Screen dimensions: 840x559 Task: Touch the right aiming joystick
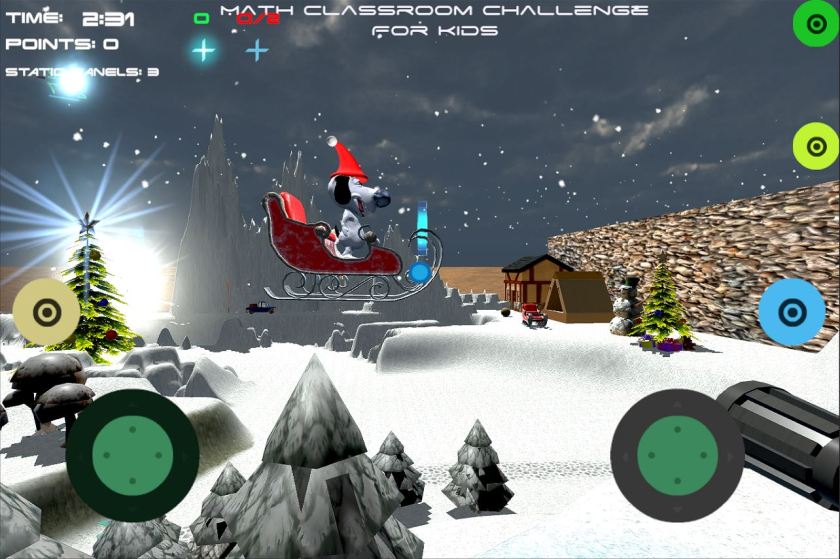point(677,455)
